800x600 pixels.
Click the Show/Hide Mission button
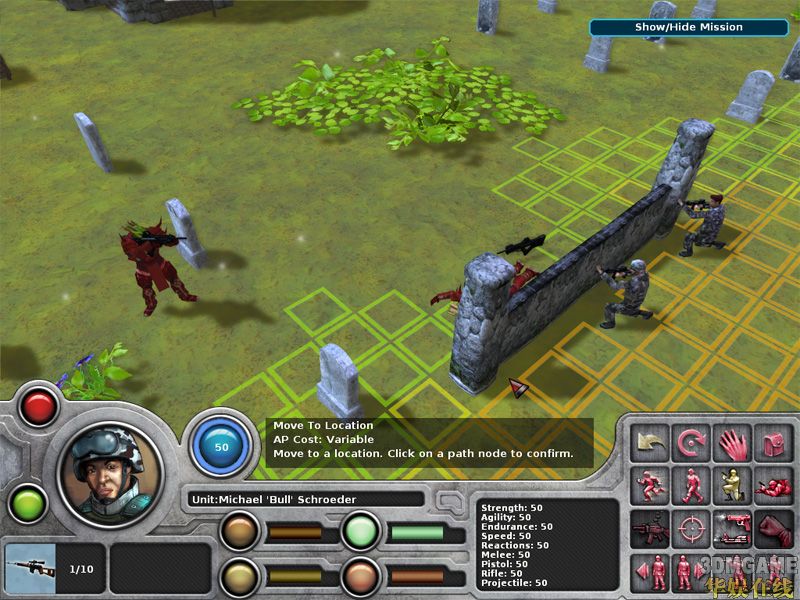(689, 27)
